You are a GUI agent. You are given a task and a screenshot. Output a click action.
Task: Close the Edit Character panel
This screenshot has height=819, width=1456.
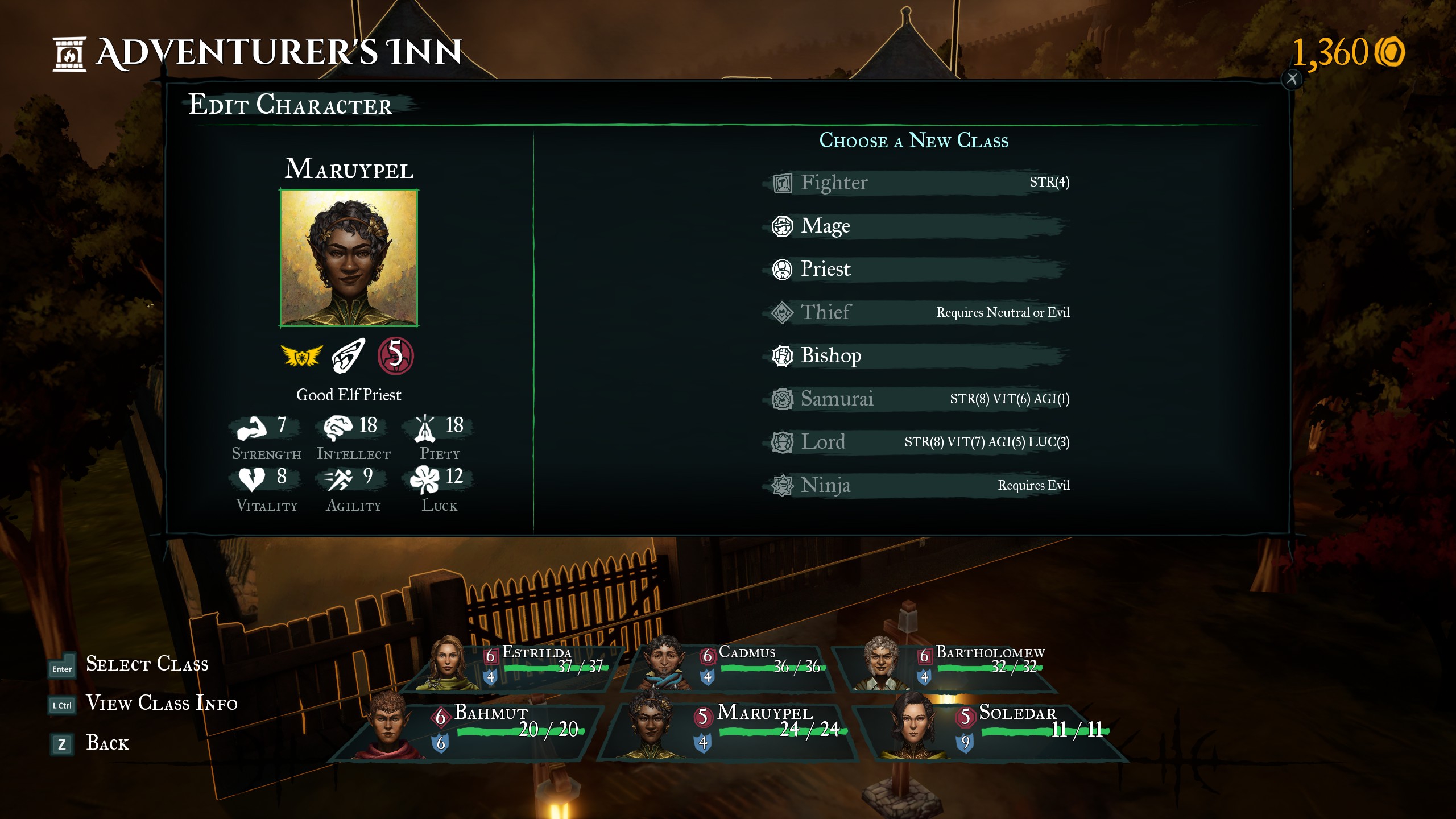(x=1292, y=79)
